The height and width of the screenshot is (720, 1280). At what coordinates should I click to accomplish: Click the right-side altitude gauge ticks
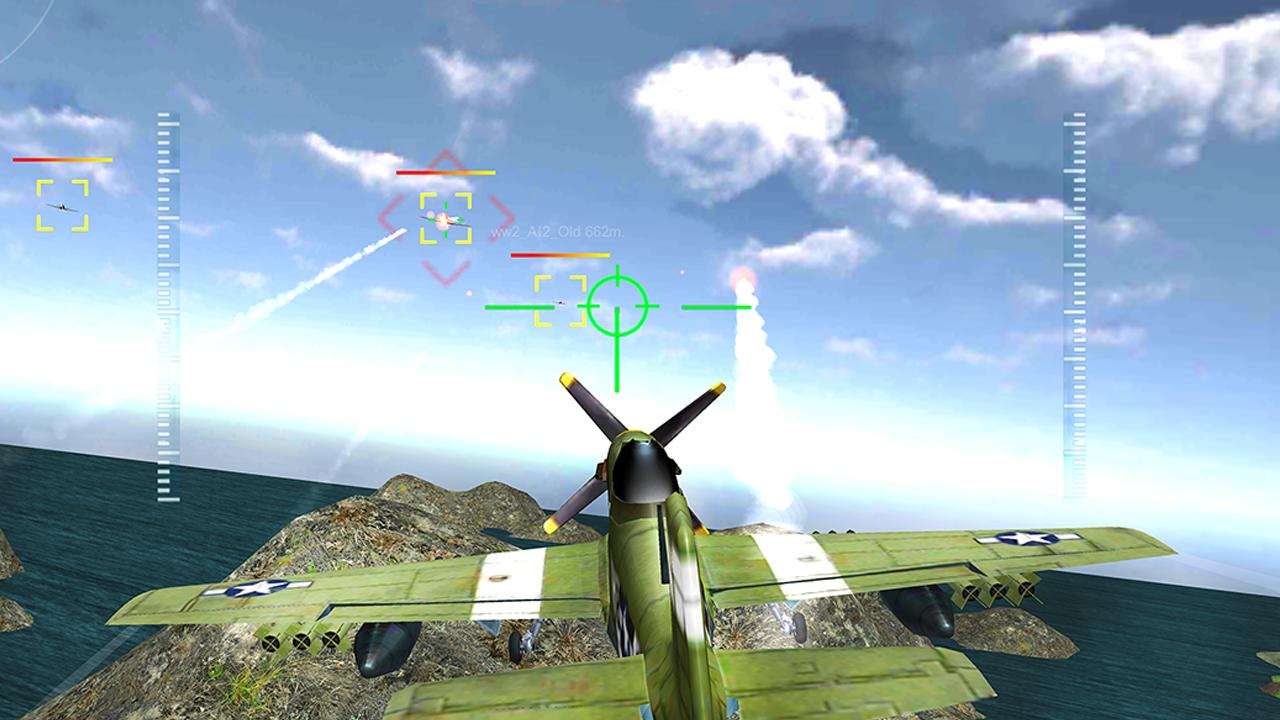point(1075,300)
